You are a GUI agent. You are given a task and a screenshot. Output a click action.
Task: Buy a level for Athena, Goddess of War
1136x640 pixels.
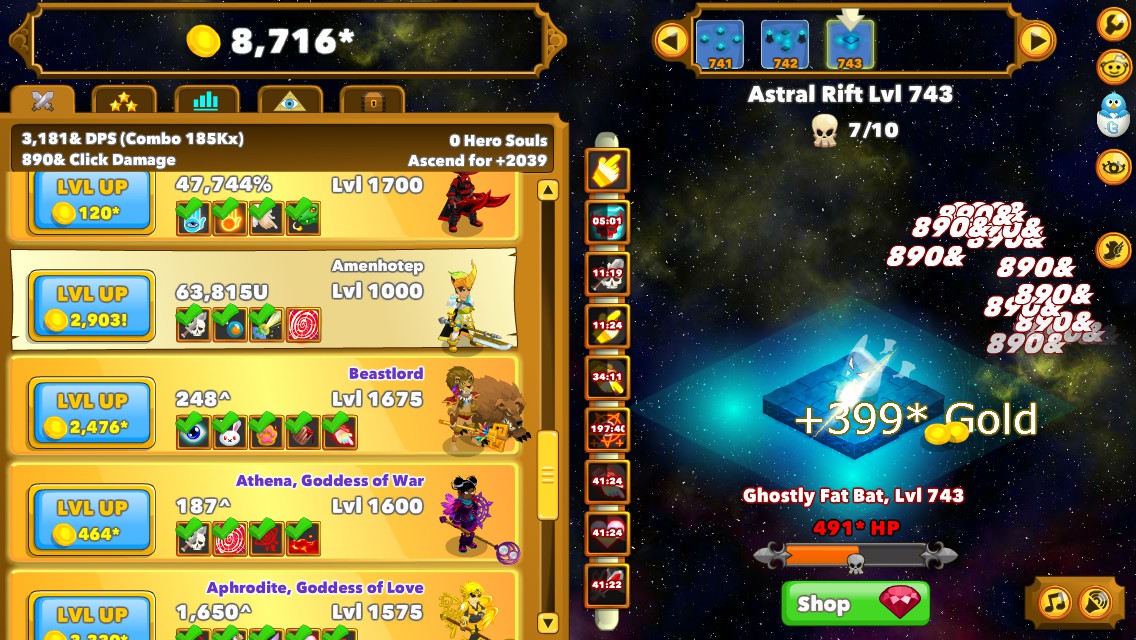coord(92,520)
